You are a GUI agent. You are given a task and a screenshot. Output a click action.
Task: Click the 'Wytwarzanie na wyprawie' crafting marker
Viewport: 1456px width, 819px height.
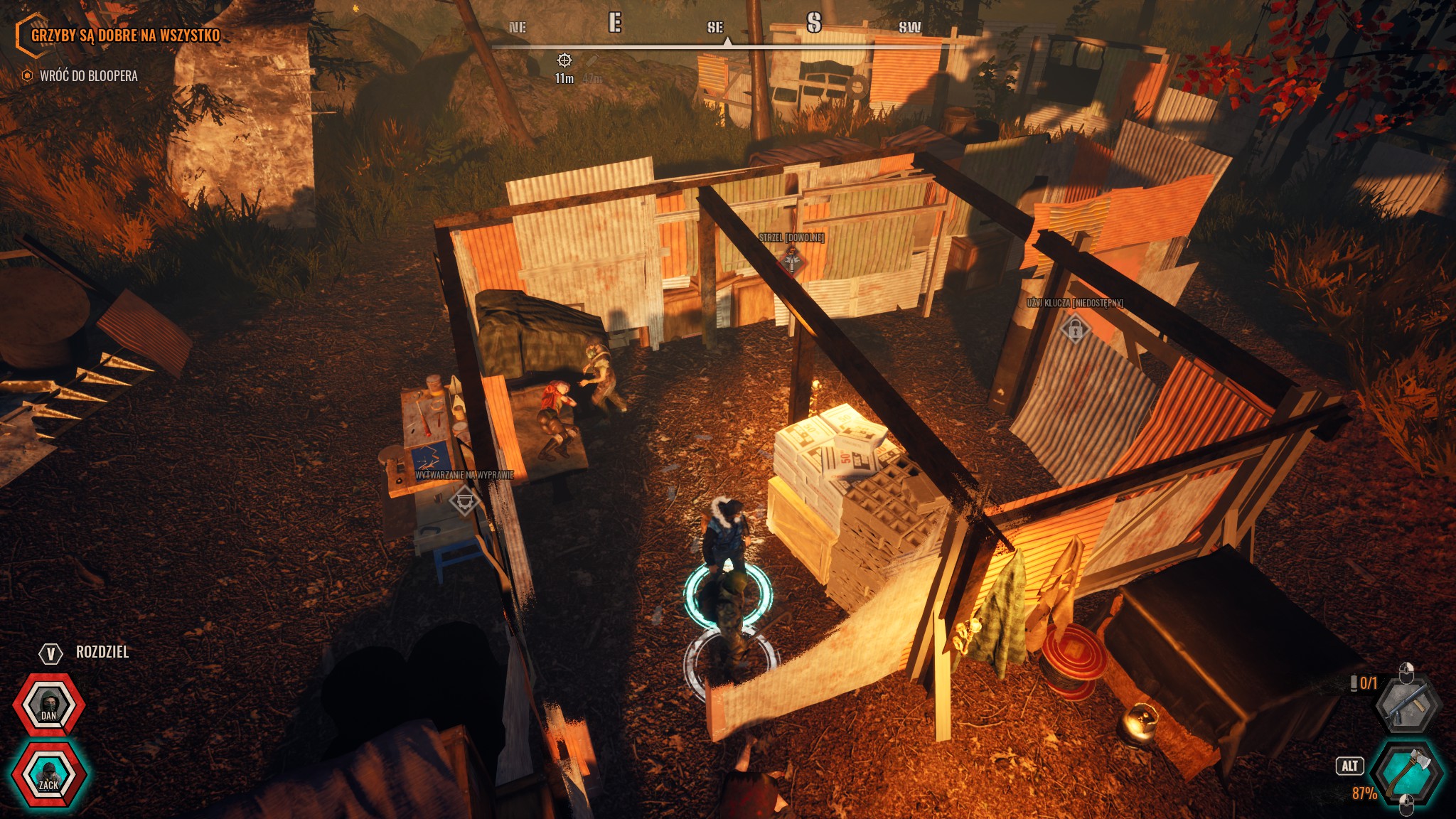464,500
